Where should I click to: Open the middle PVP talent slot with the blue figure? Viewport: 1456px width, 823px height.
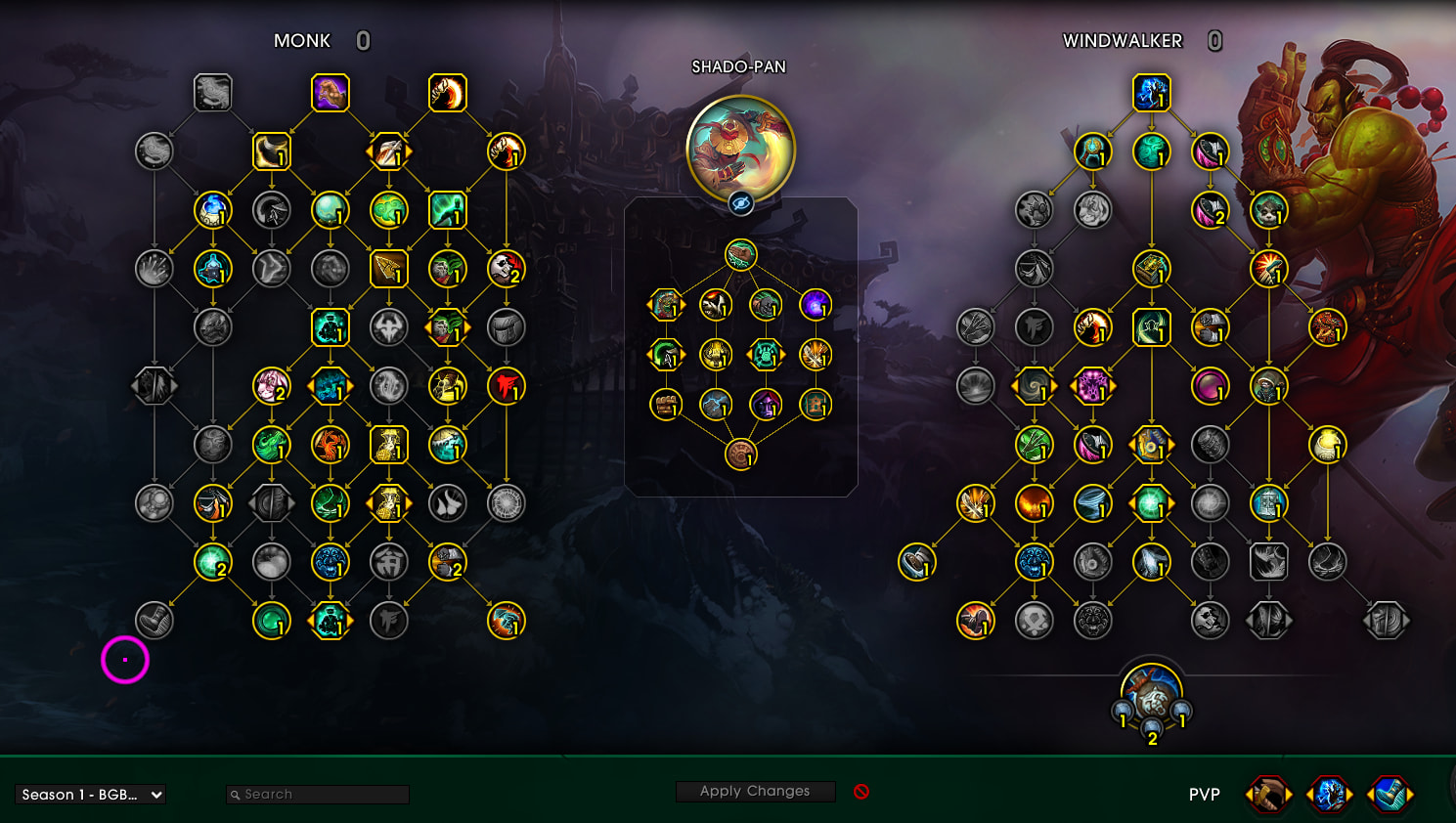click(x=1329, y=795)
